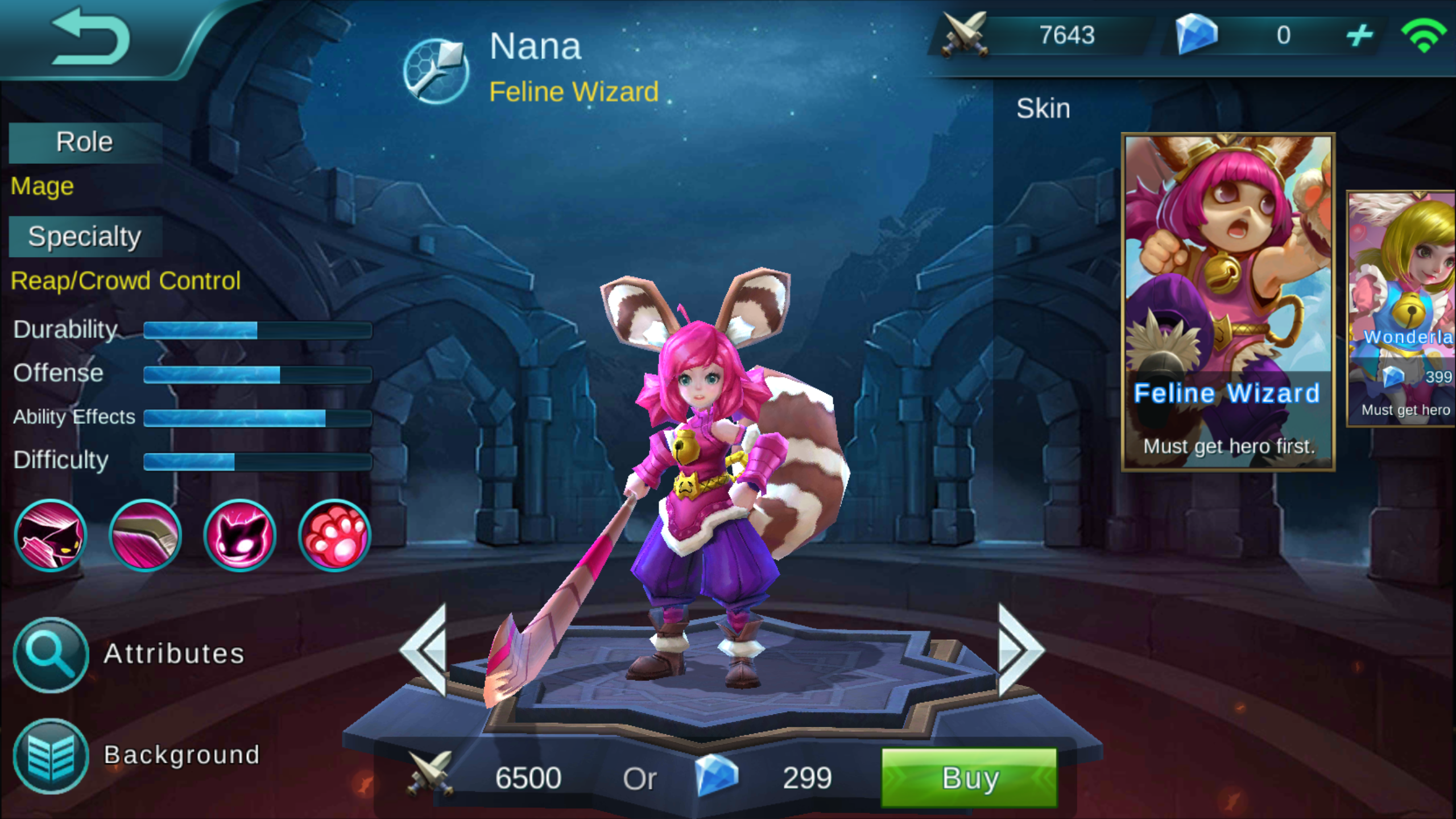The image size is (1456, 819).
Task: Inspect the pink paw ultimate skill icon
Action: (334, 535)
